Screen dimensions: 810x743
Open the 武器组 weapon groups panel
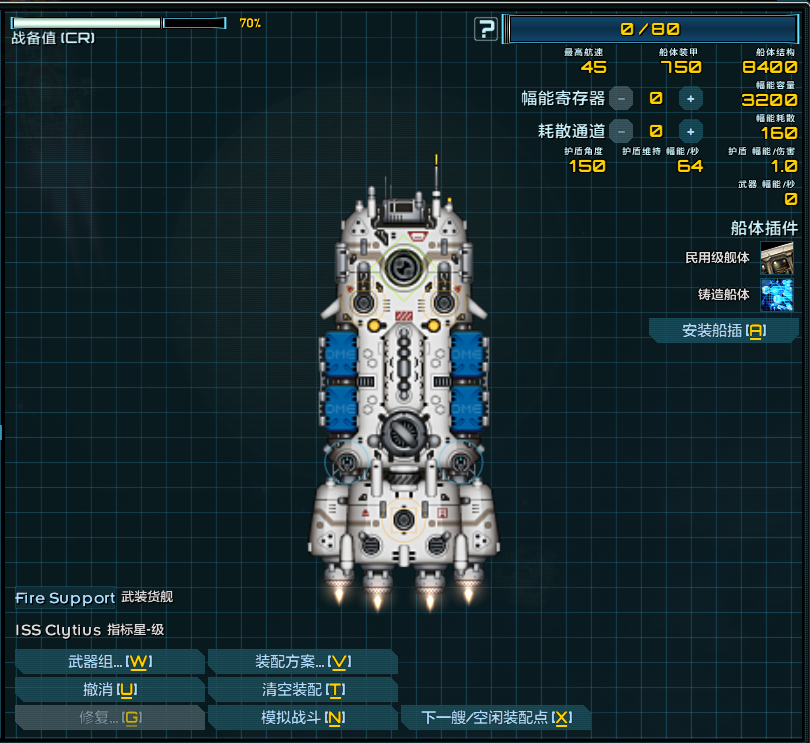(109, 662)
